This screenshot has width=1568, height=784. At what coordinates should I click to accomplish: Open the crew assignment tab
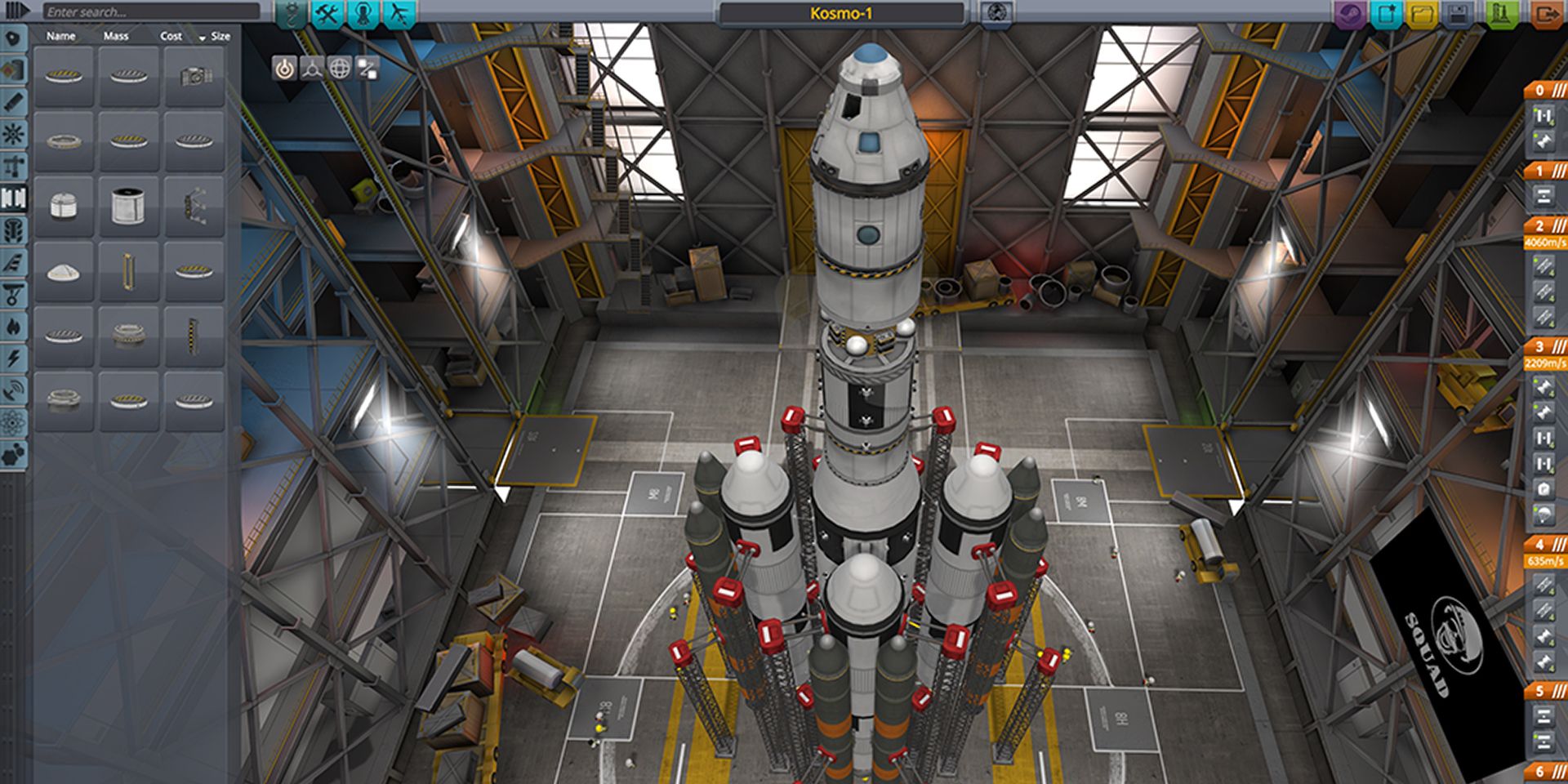pos(363,13)
